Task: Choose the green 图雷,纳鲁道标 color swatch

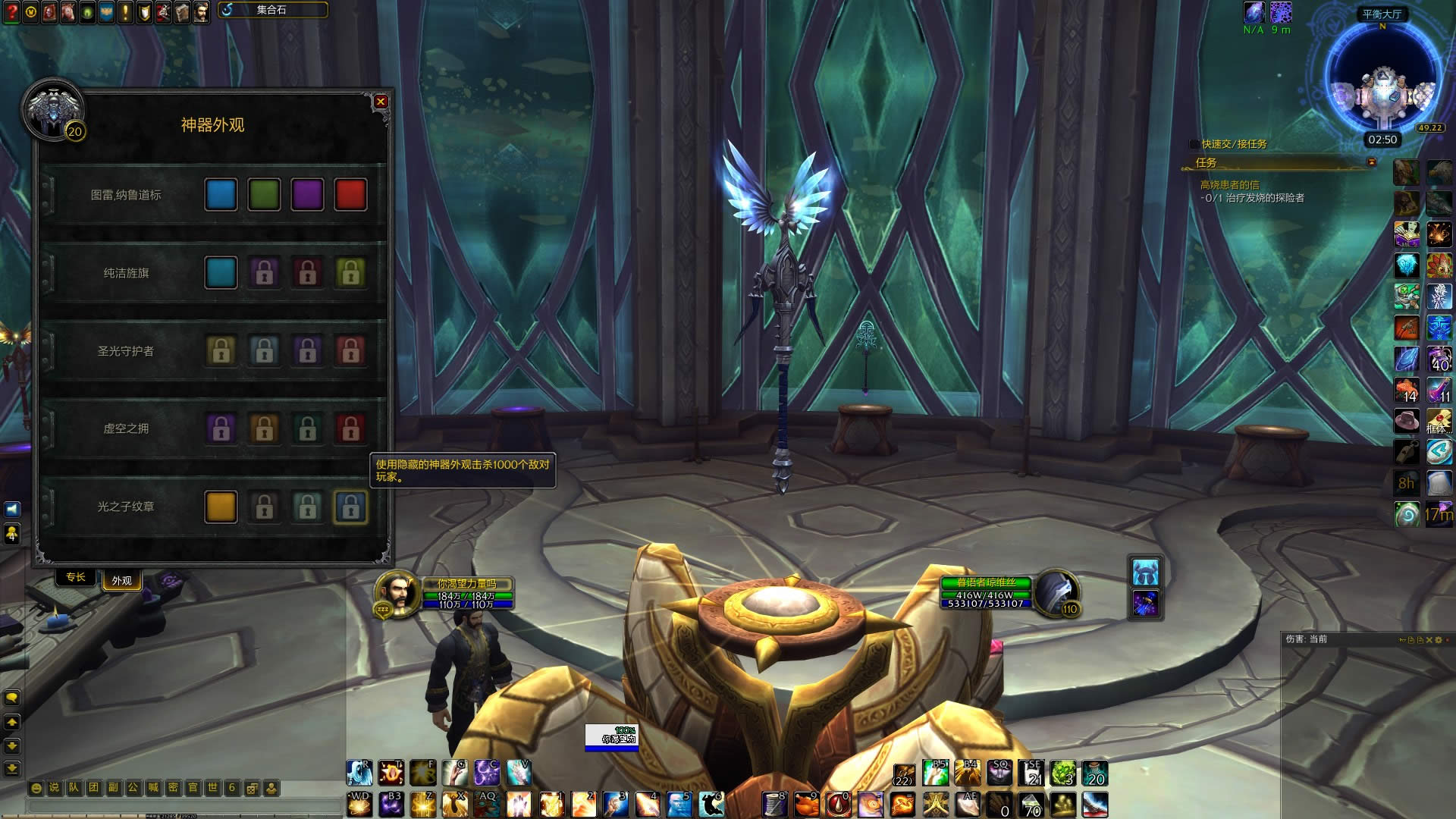Action: (x=264, y=195)
